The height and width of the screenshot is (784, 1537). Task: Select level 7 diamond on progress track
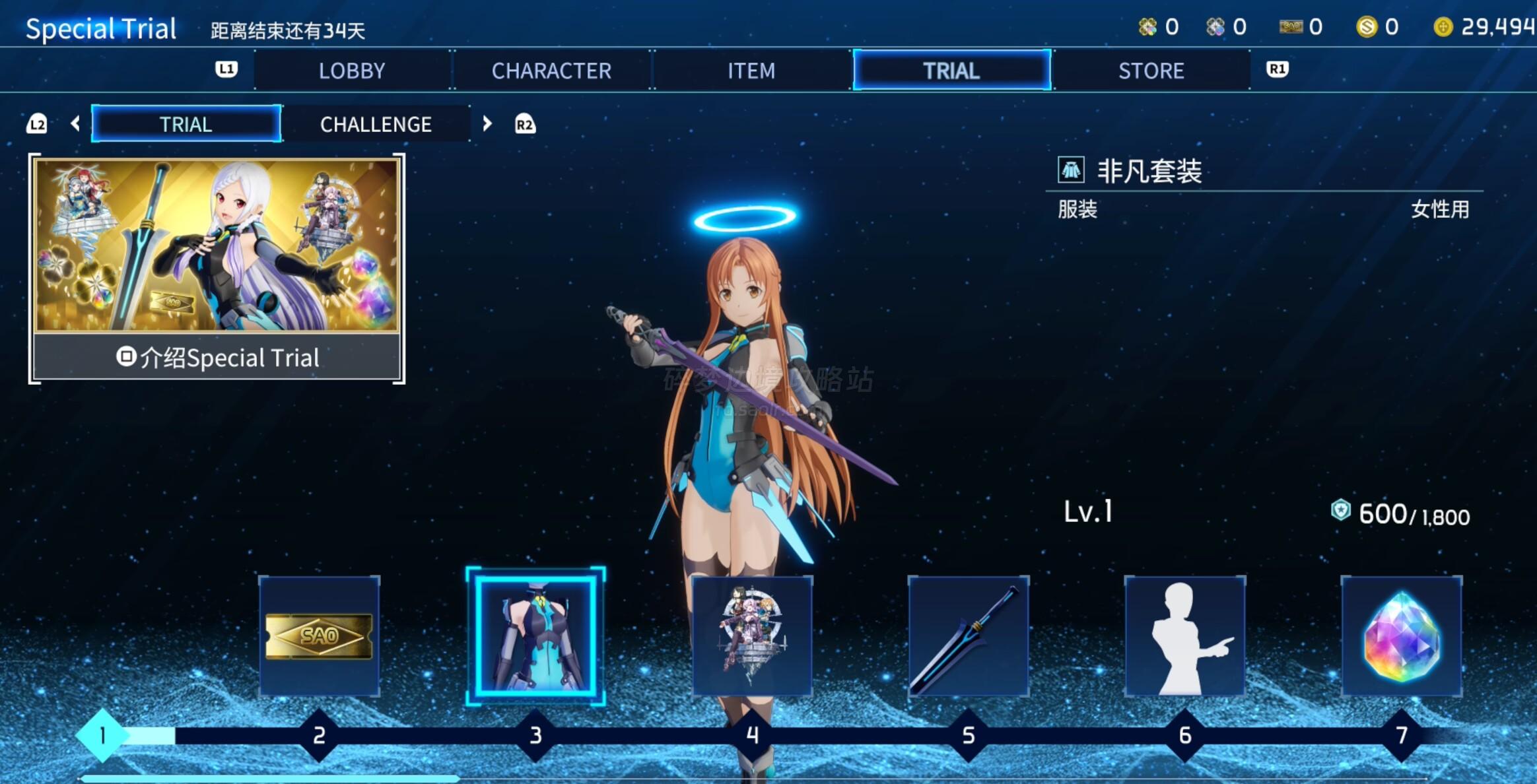tap(1402, 735)
